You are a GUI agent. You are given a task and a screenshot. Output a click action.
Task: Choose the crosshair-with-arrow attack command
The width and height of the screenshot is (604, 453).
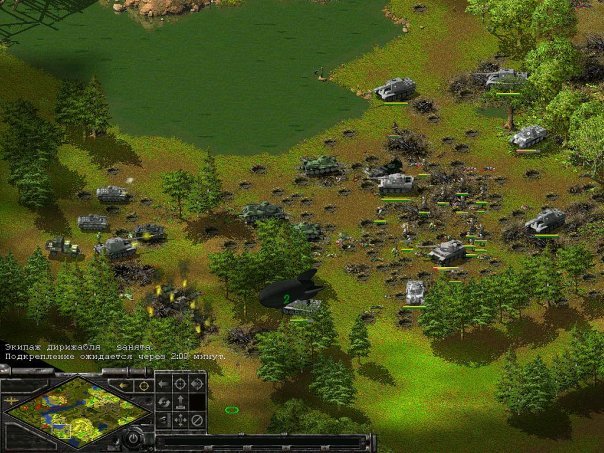[197, 383]
